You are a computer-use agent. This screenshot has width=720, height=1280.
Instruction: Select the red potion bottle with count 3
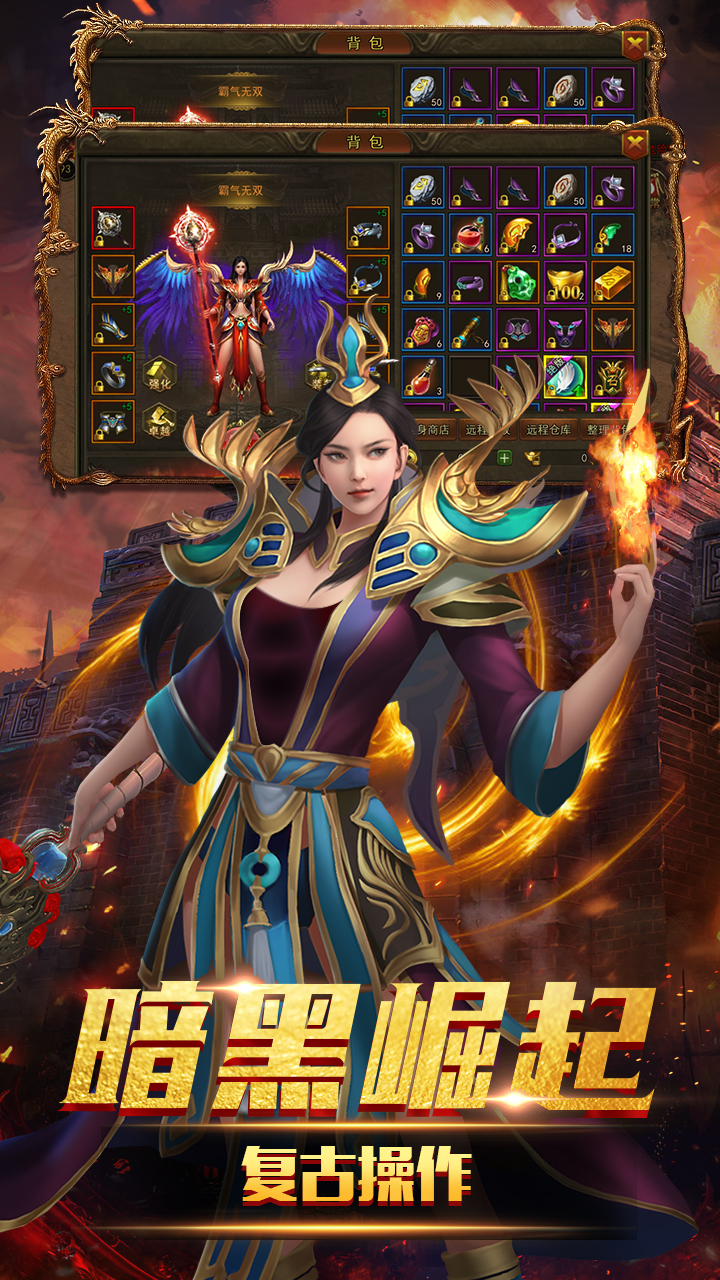coord(422,377)
